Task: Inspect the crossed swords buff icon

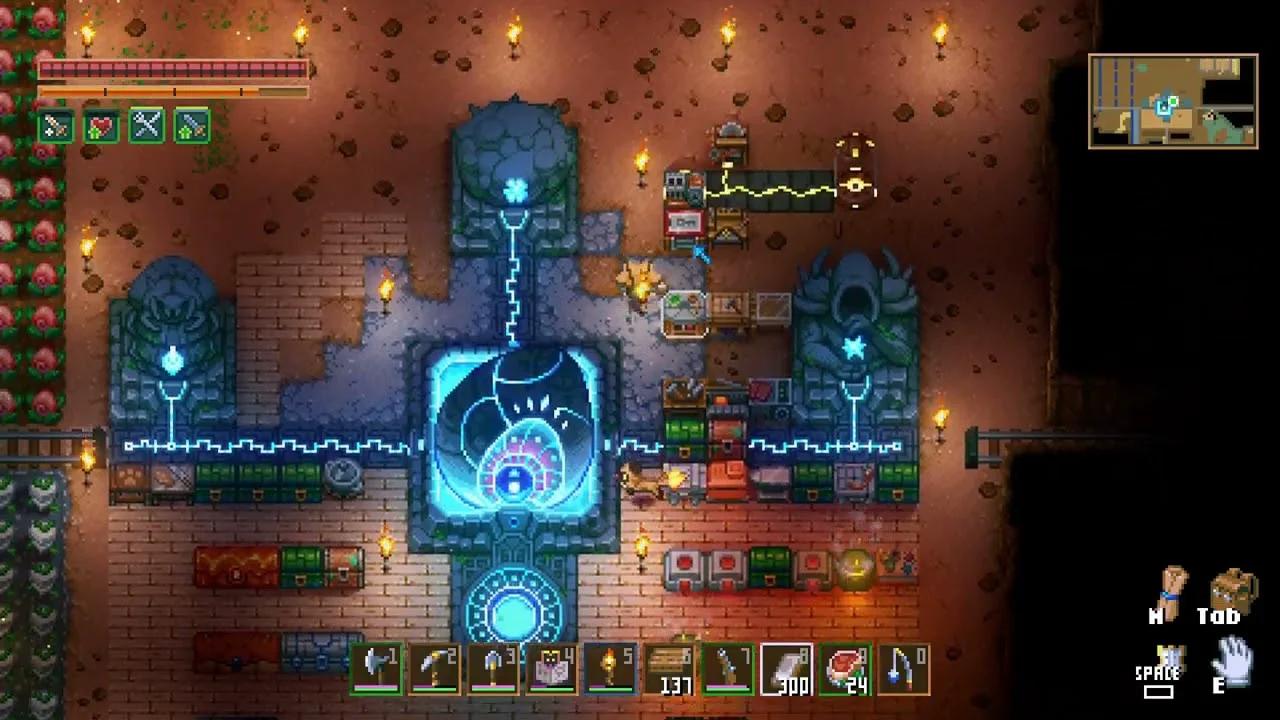Action: [147, 126]
